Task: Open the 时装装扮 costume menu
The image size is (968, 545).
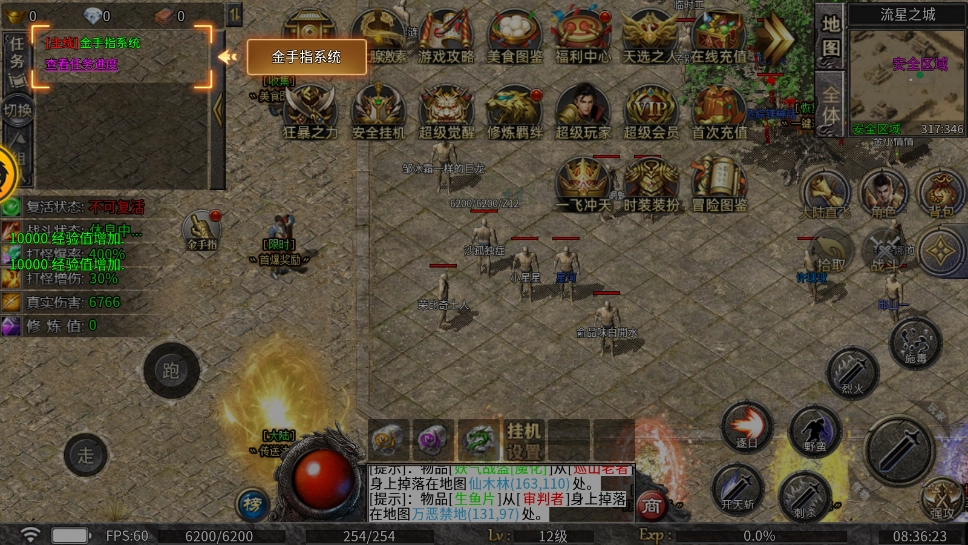Action: tap(651, 184)
